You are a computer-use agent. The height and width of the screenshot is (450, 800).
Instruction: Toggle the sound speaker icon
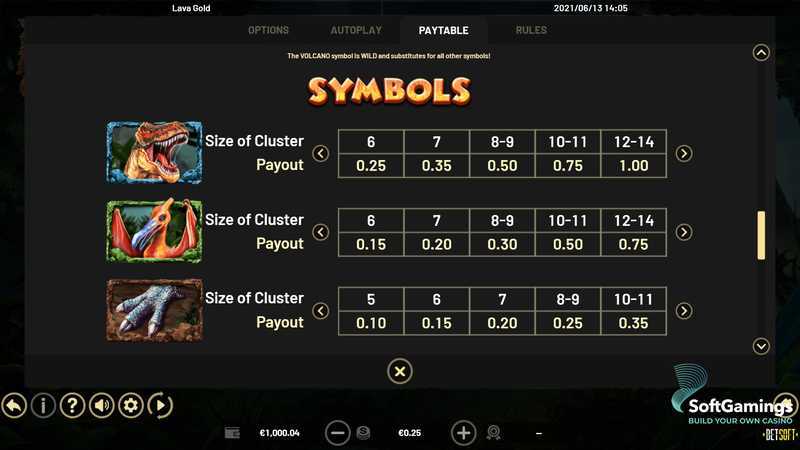coord(101,405)
